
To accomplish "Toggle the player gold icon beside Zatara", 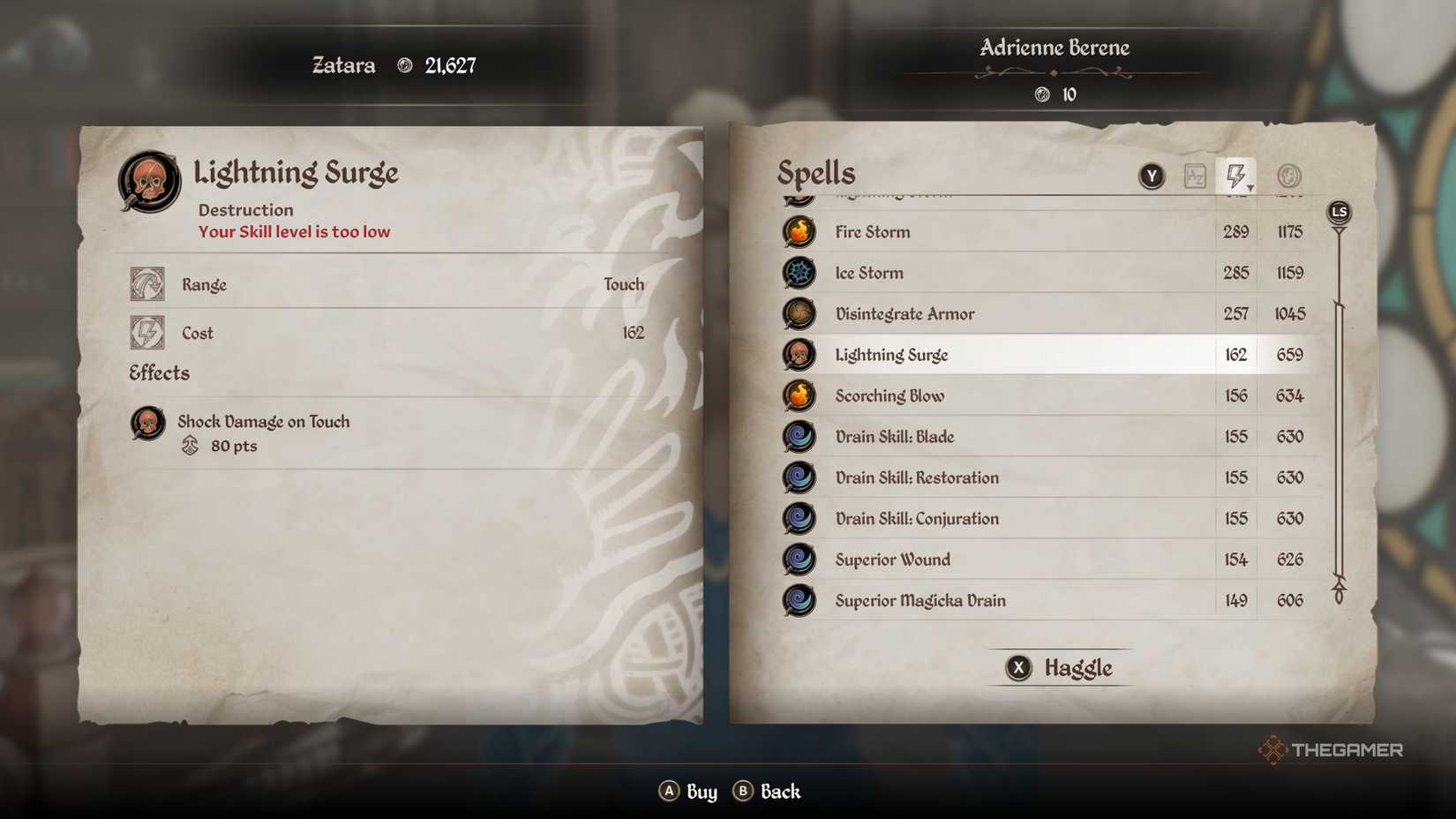I will point(404,64).
